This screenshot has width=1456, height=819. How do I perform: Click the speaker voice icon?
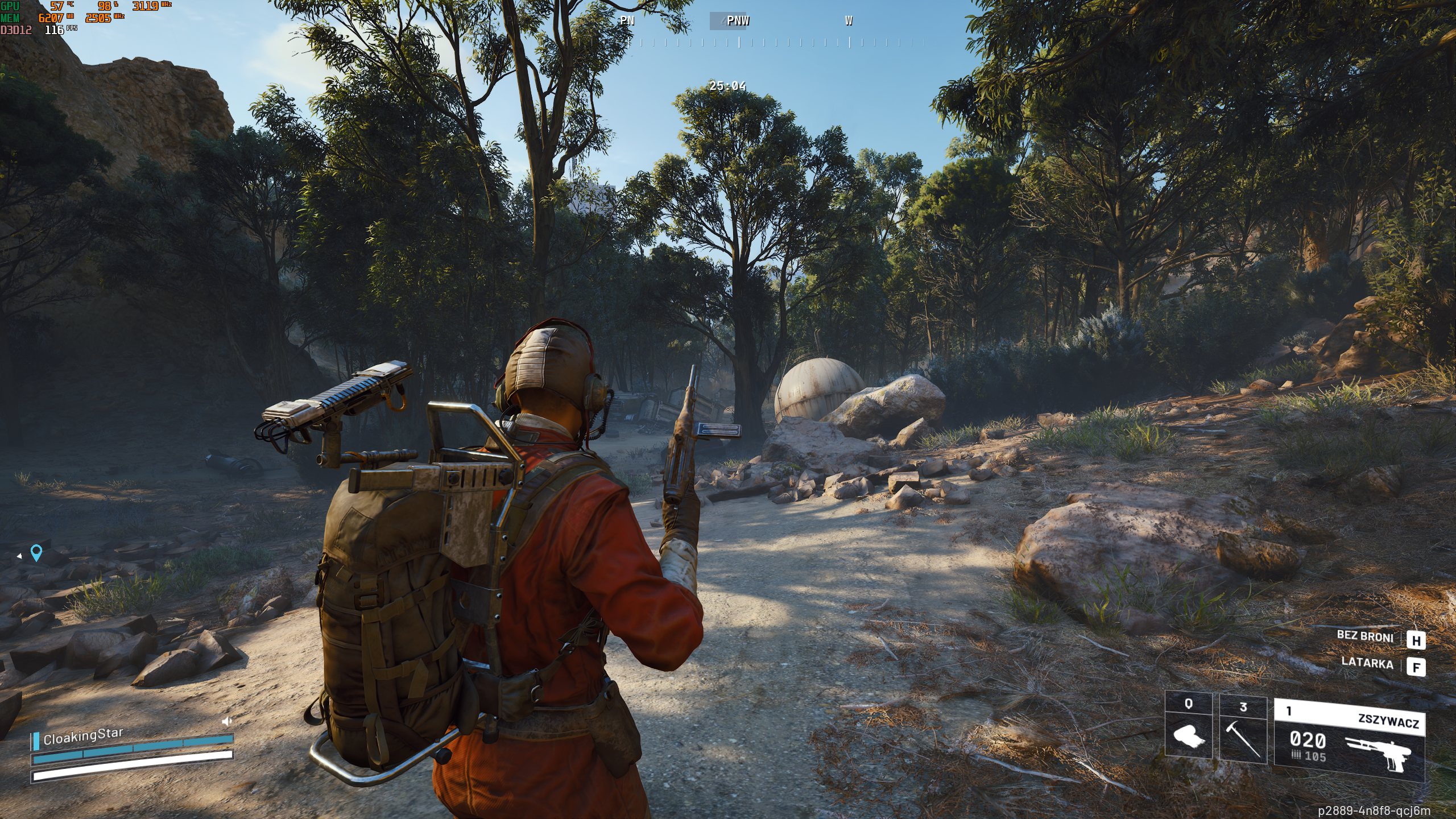coord(227,722)
